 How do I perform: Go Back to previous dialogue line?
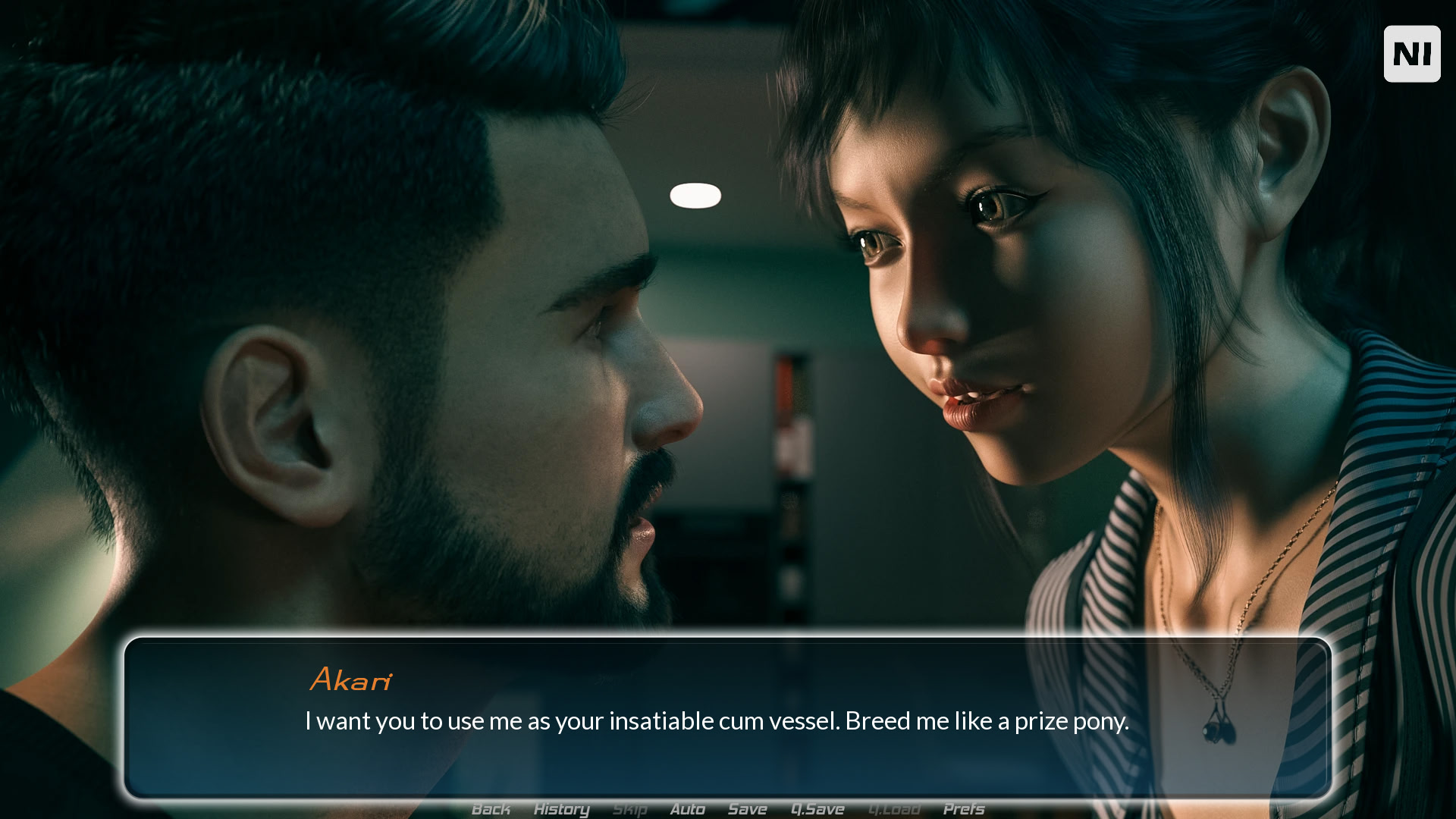click(491, 809)
